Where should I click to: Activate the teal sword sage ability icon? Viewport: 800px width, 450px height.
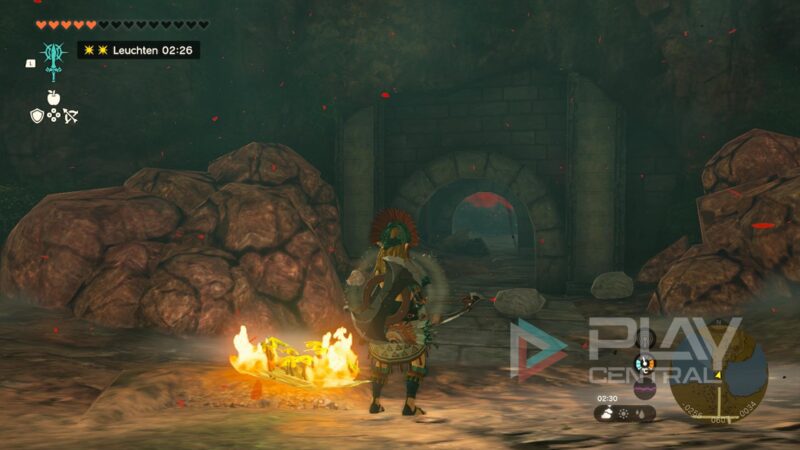coord(52,56)
